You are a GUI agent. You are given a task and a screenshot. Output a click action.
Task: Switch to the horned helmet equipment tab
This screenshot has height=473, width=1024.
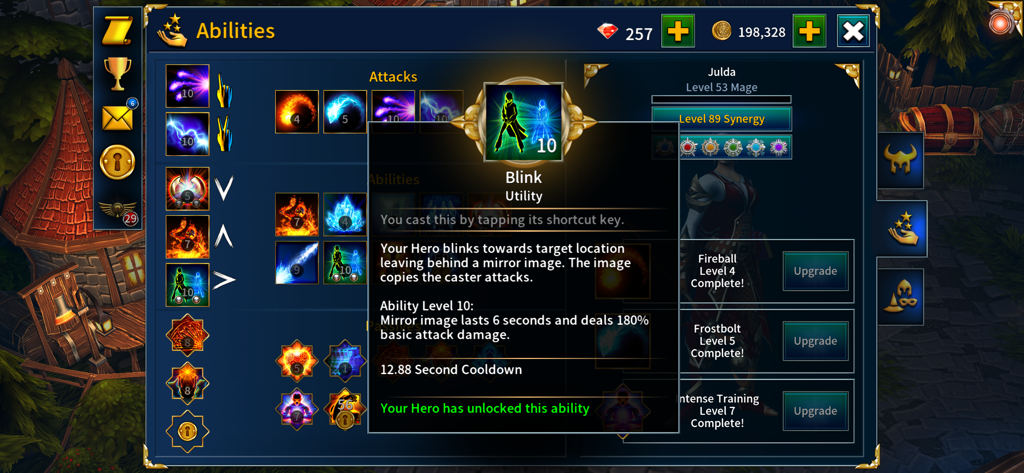point(901,160)
